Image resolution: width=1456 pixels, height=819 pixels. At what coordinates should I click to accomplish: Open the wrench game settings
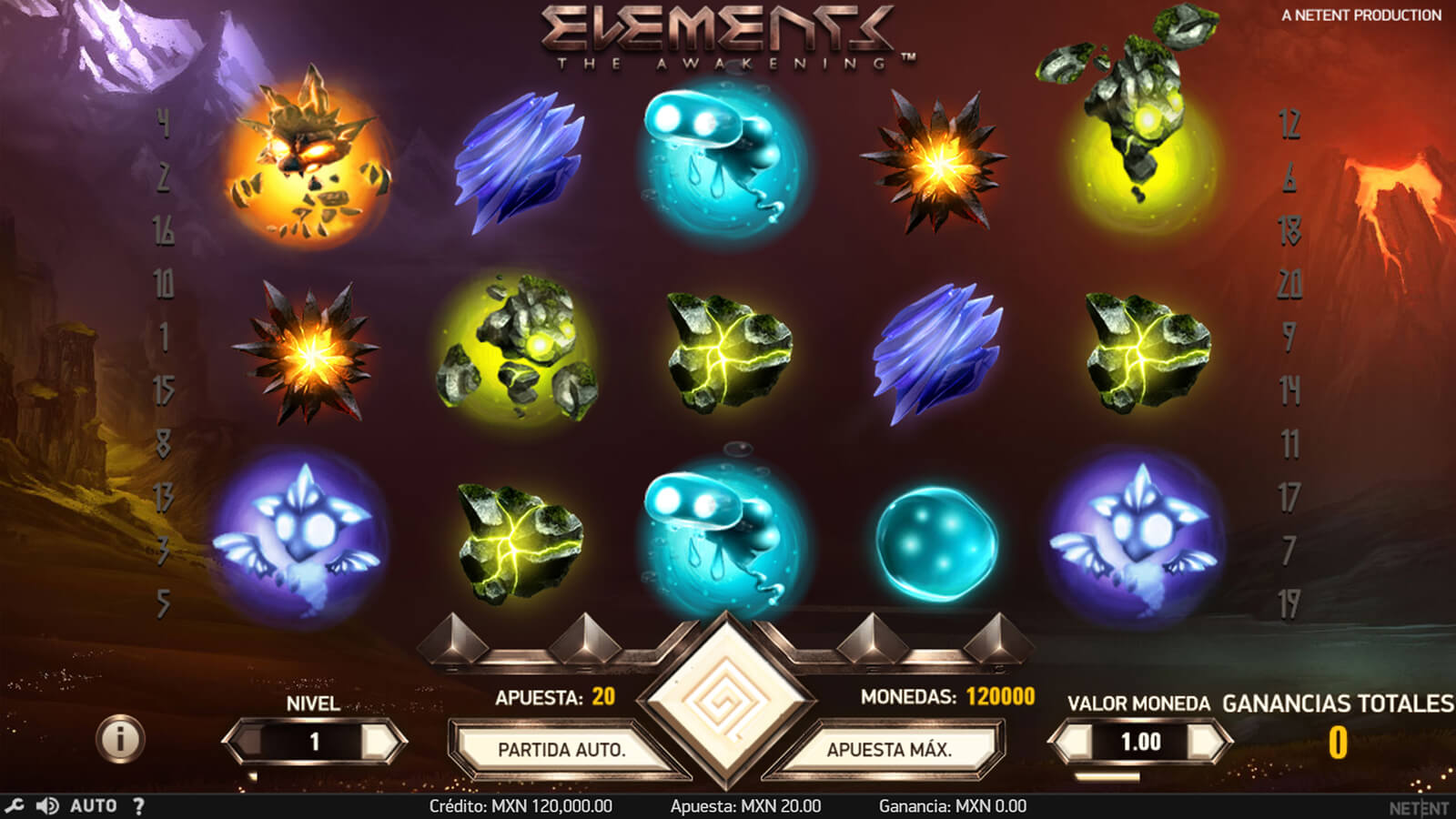click(14, 806)
